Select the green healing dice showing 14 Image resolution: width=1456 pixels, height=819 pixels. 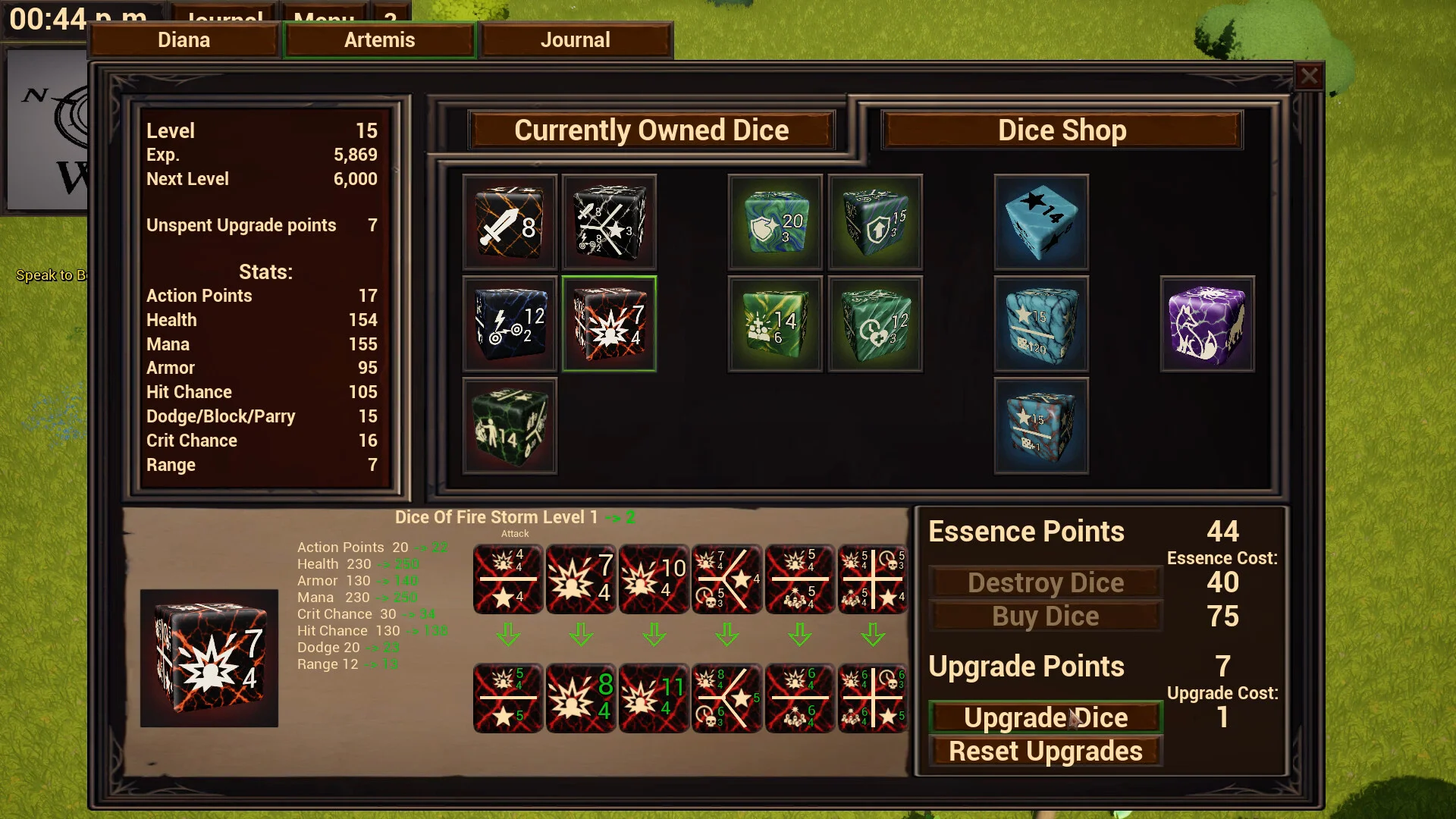pos(774,325)
